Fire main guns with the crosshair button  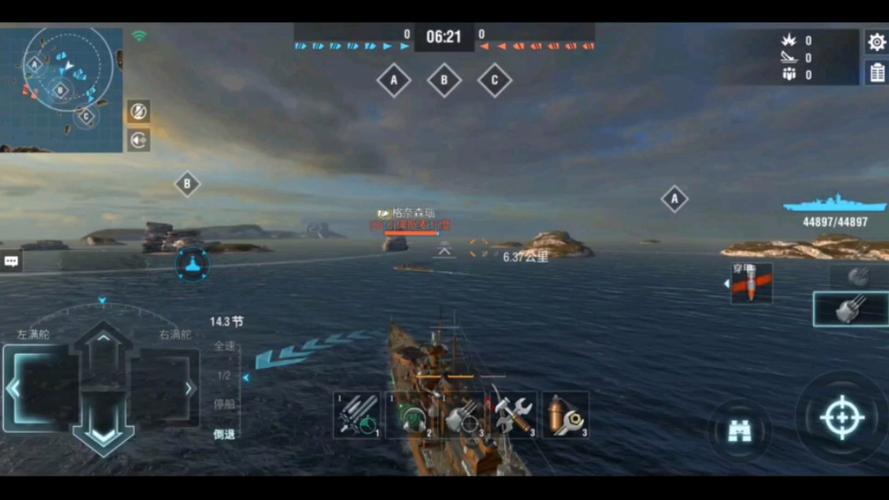[842, 417]
